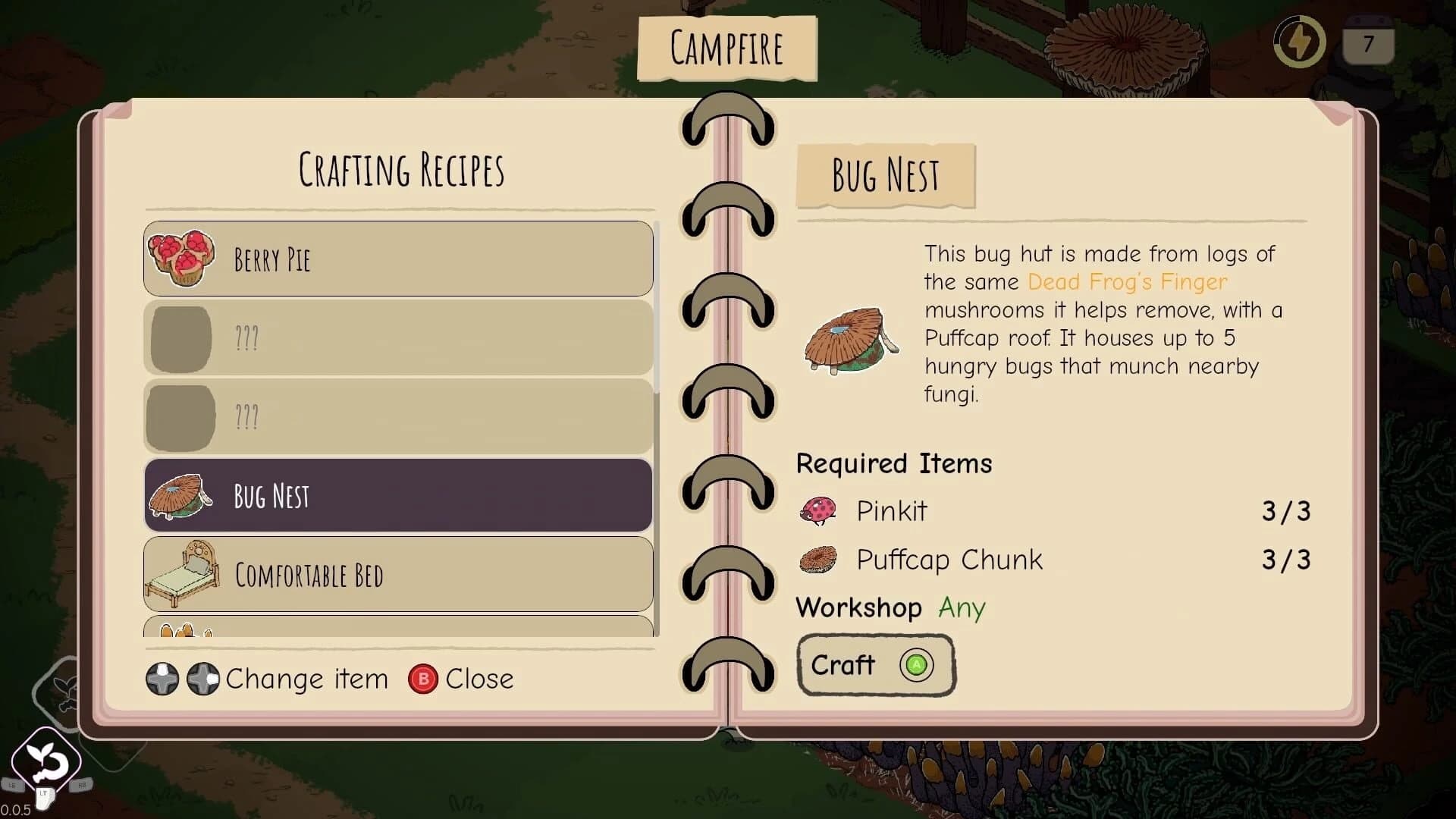1456x819 pixels.
Task: Select the second ??? hidden recipe
Action: (394, 416)
